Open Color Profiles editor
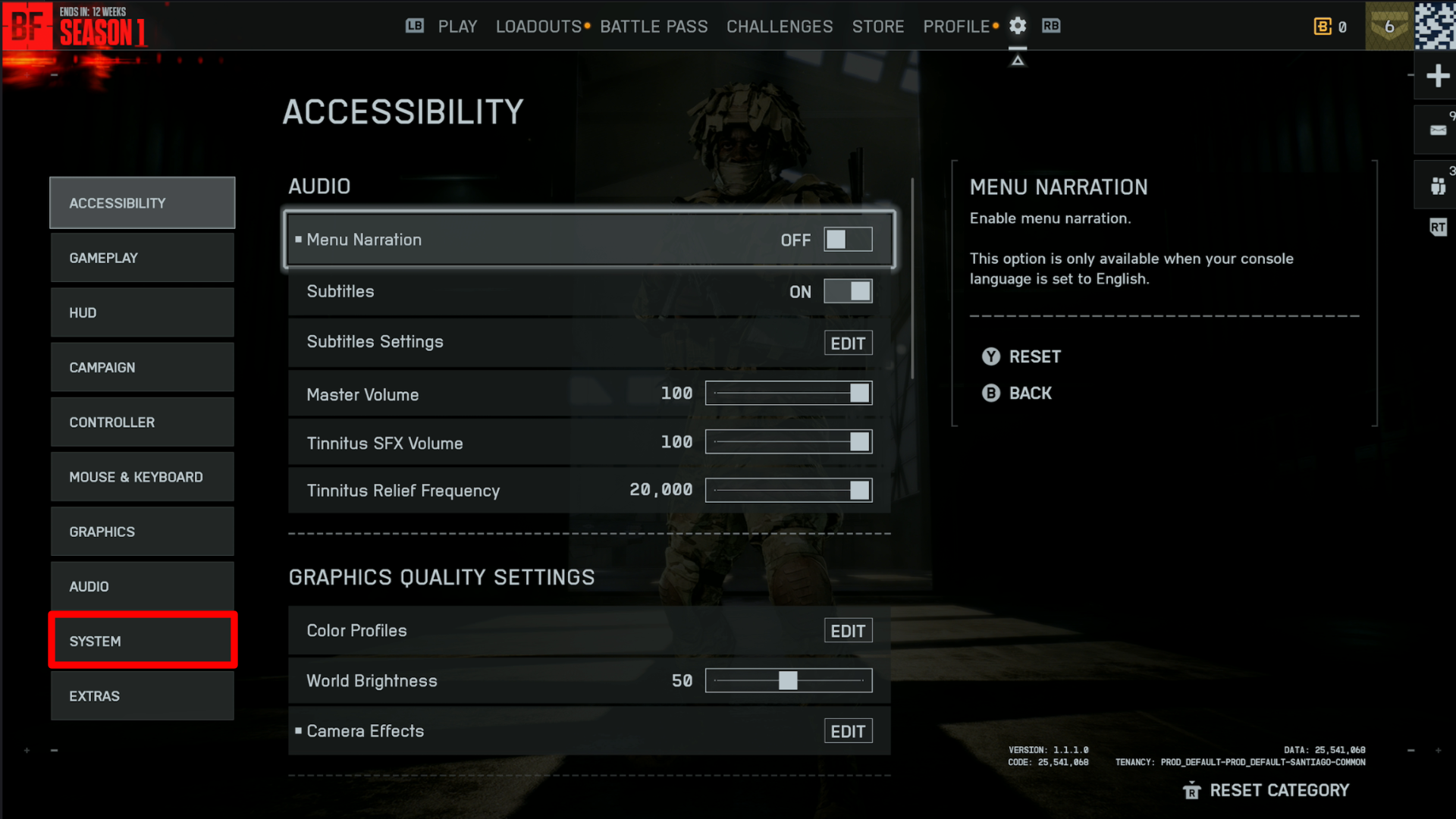Image resolution: width=1456 pixels, height=819 pixels. click(847, 629)
